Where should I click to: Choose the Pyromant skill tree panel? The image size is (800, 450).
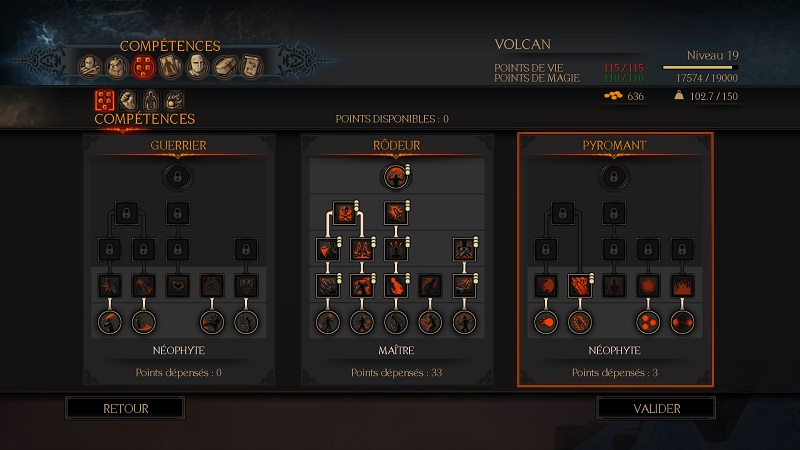tap(614, 146)
